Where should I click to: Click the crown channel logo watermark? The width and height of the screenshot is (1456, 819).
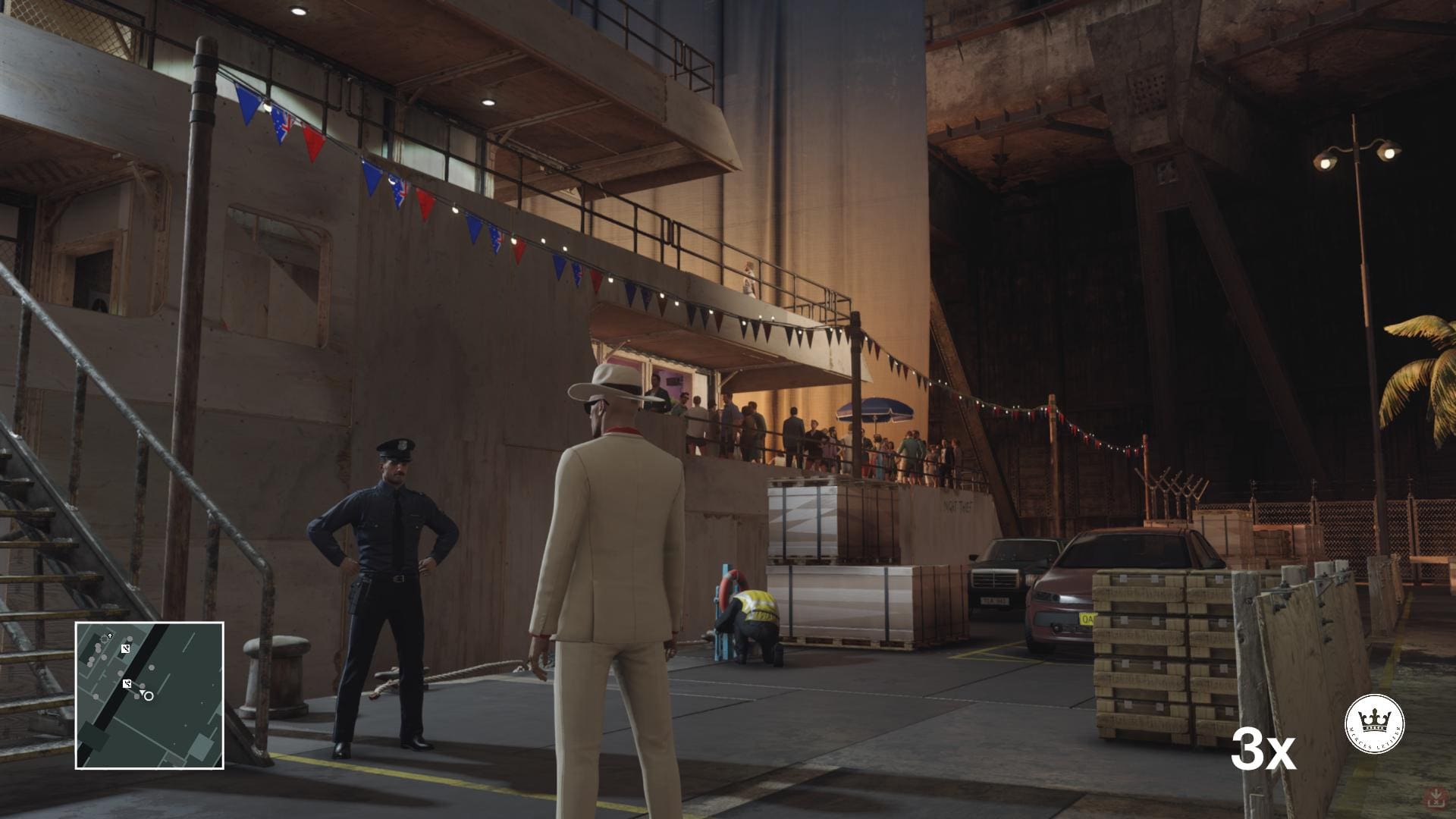[1374, 723]
